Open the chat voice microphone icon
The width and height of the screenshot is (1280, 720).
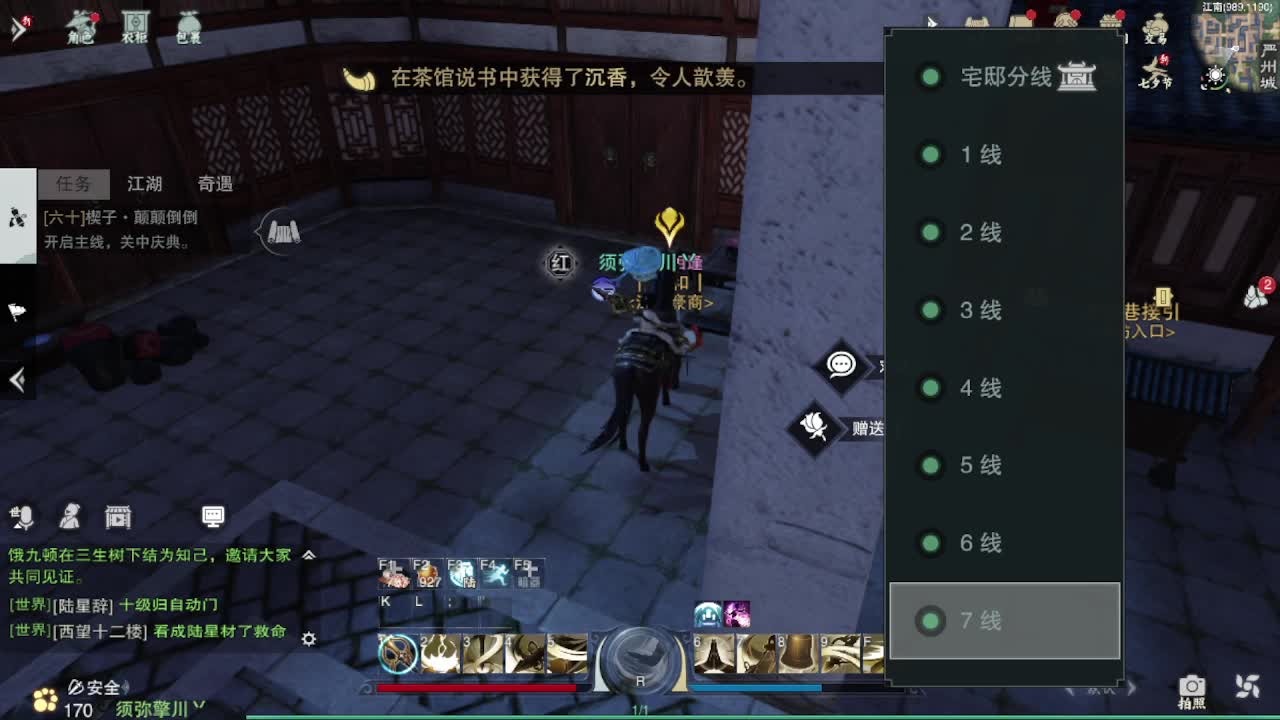coord(22,518)
